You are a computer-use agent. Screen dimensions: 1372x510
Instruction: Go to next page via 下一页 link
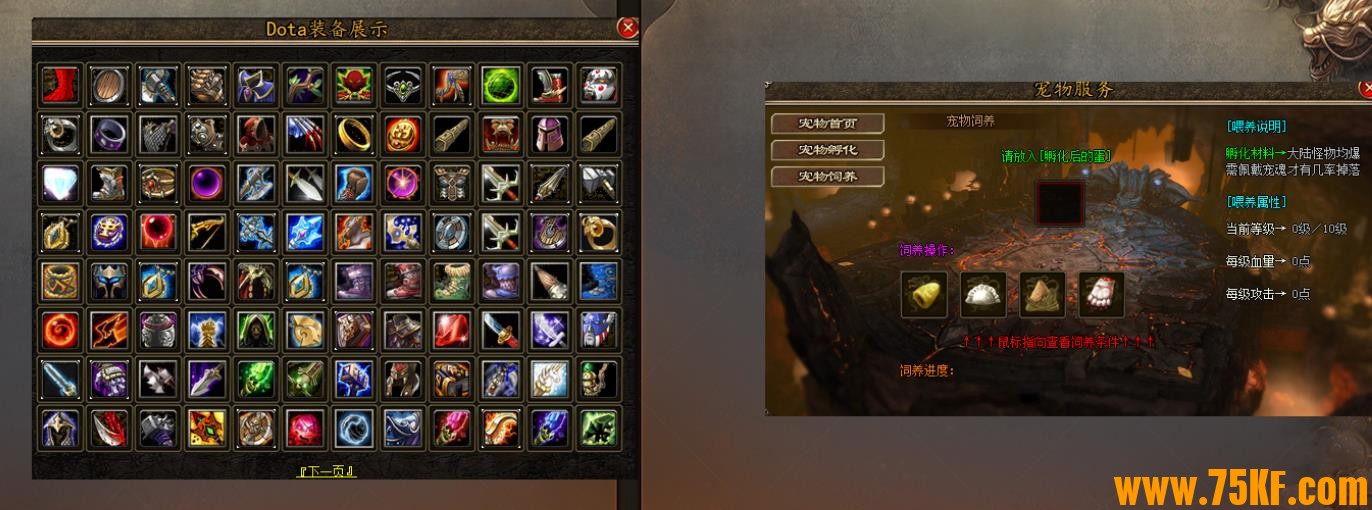pos(328,470)
